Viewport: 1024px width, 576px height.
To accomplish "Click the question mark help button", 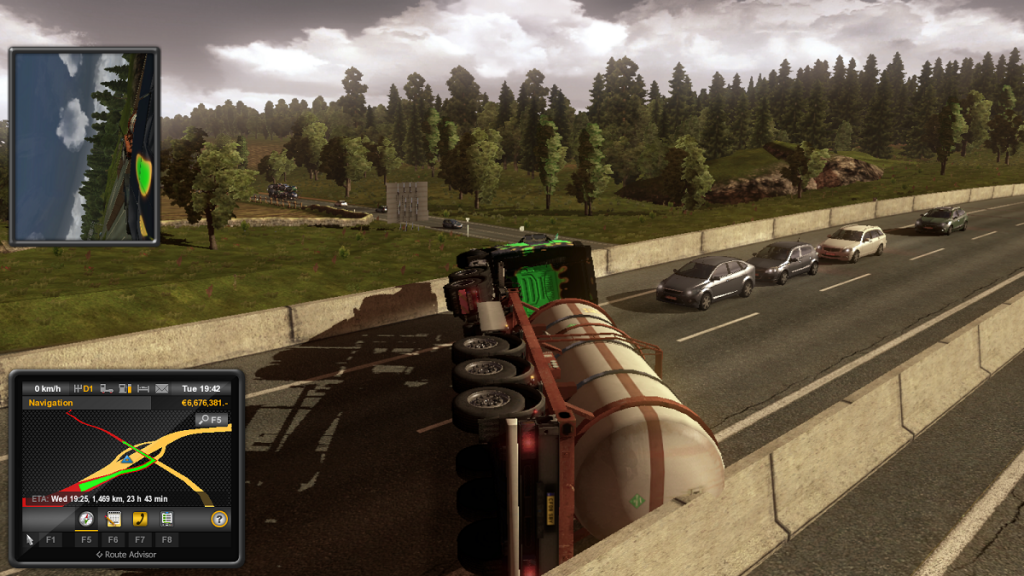I will click(219, 519).
